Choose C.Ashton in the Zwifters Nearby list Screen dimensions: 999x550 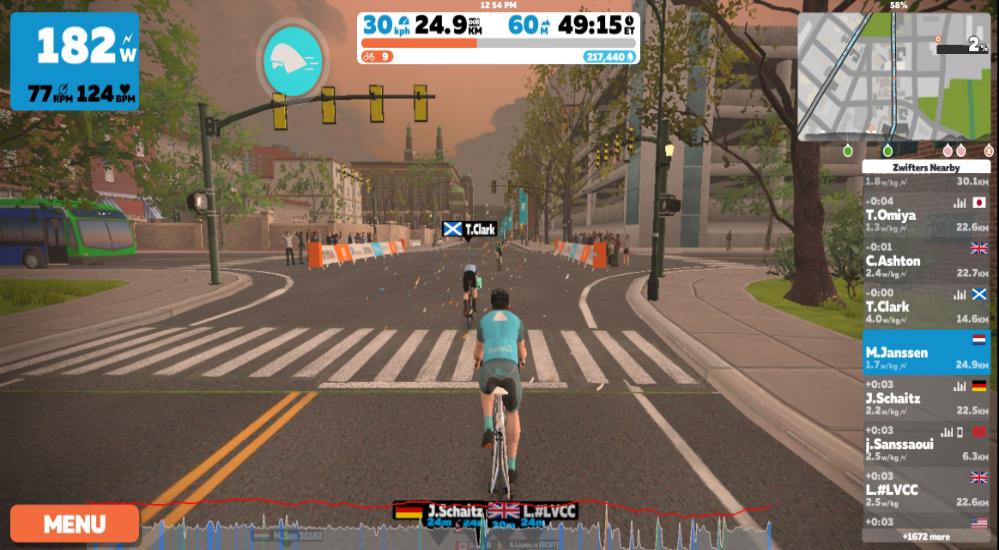[926, 260]
